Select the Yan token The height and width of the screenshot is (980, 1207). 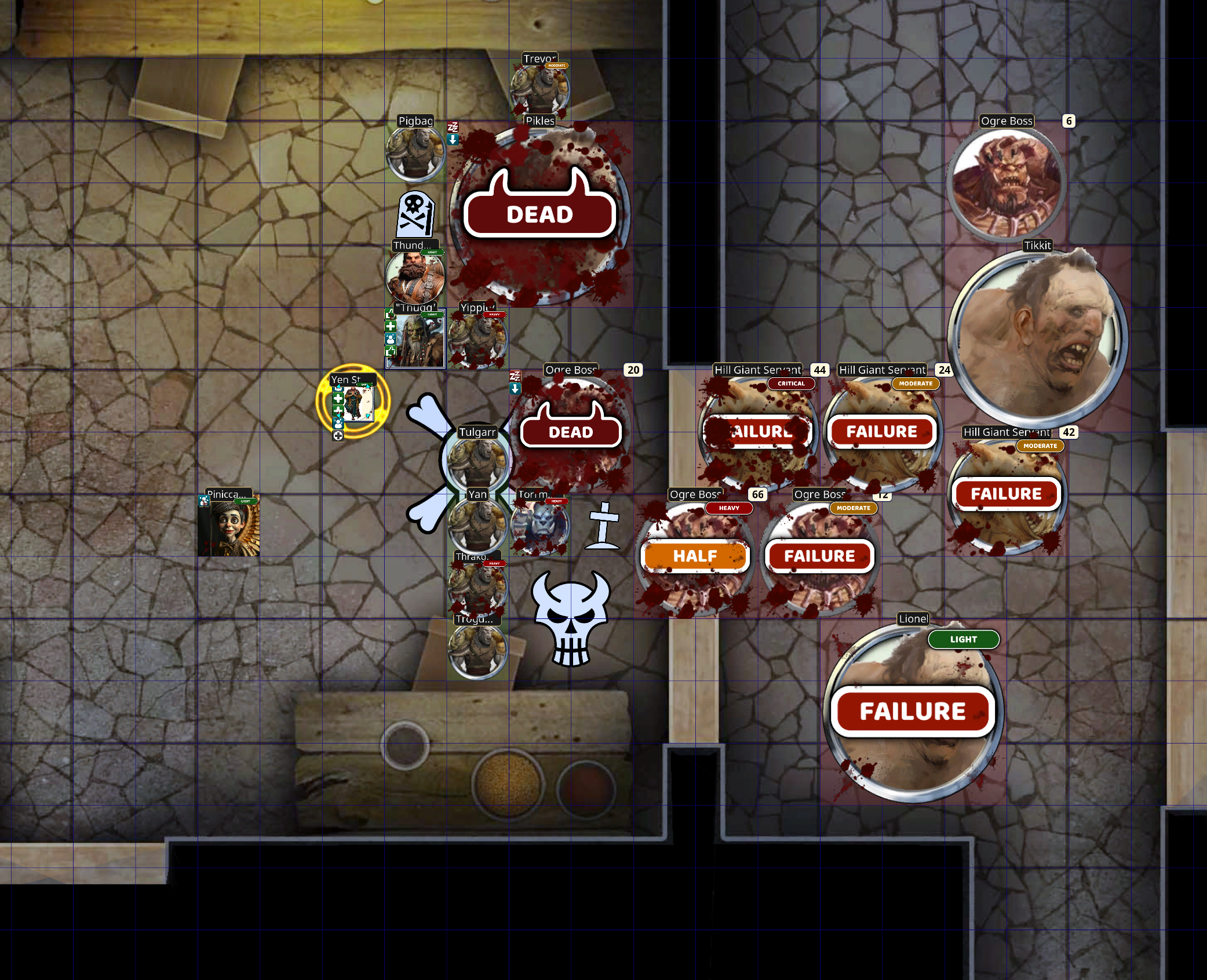(477, 525)
